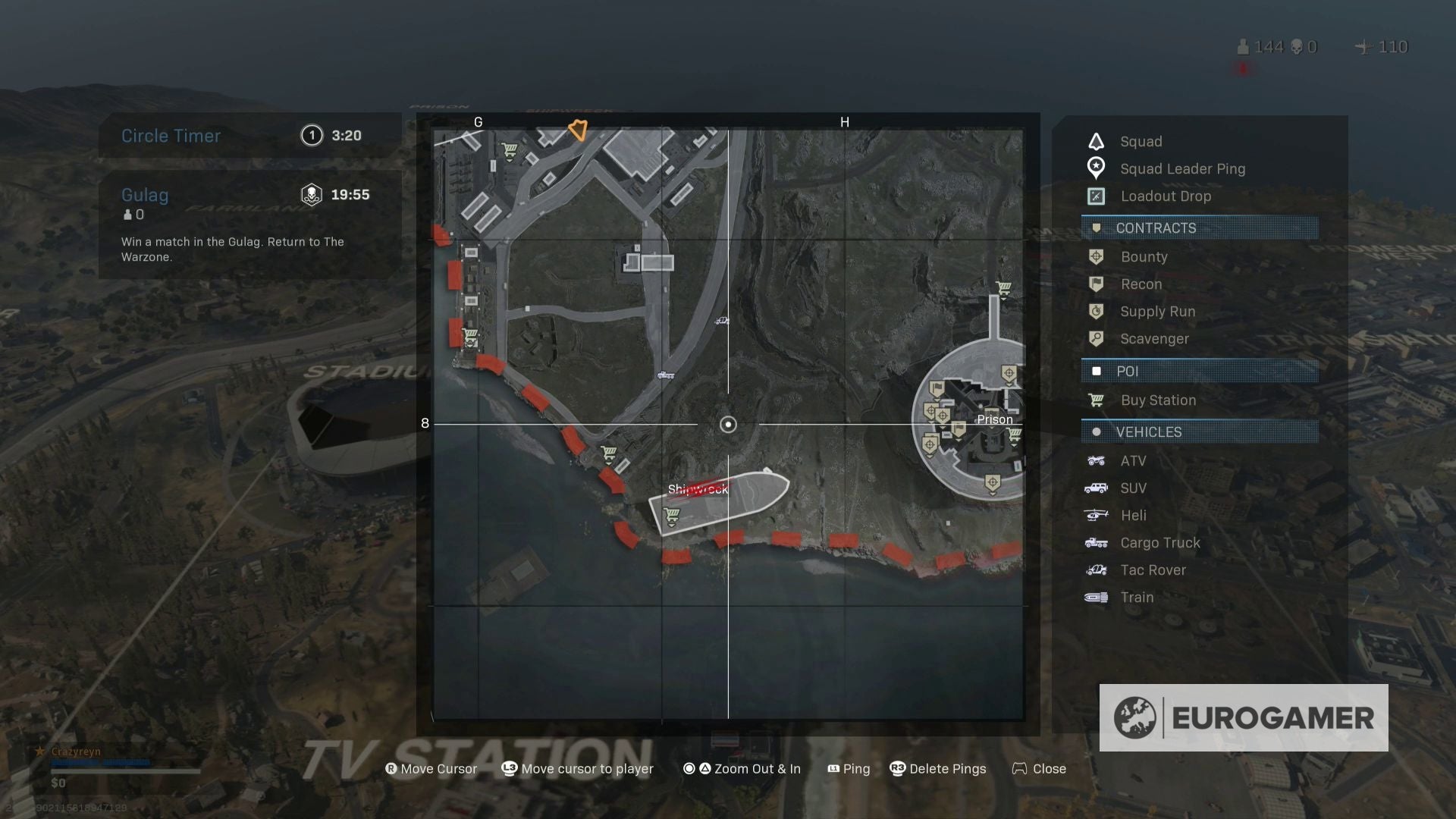Click the Tac Rover vehicle icon

[x=1097, y=570]
